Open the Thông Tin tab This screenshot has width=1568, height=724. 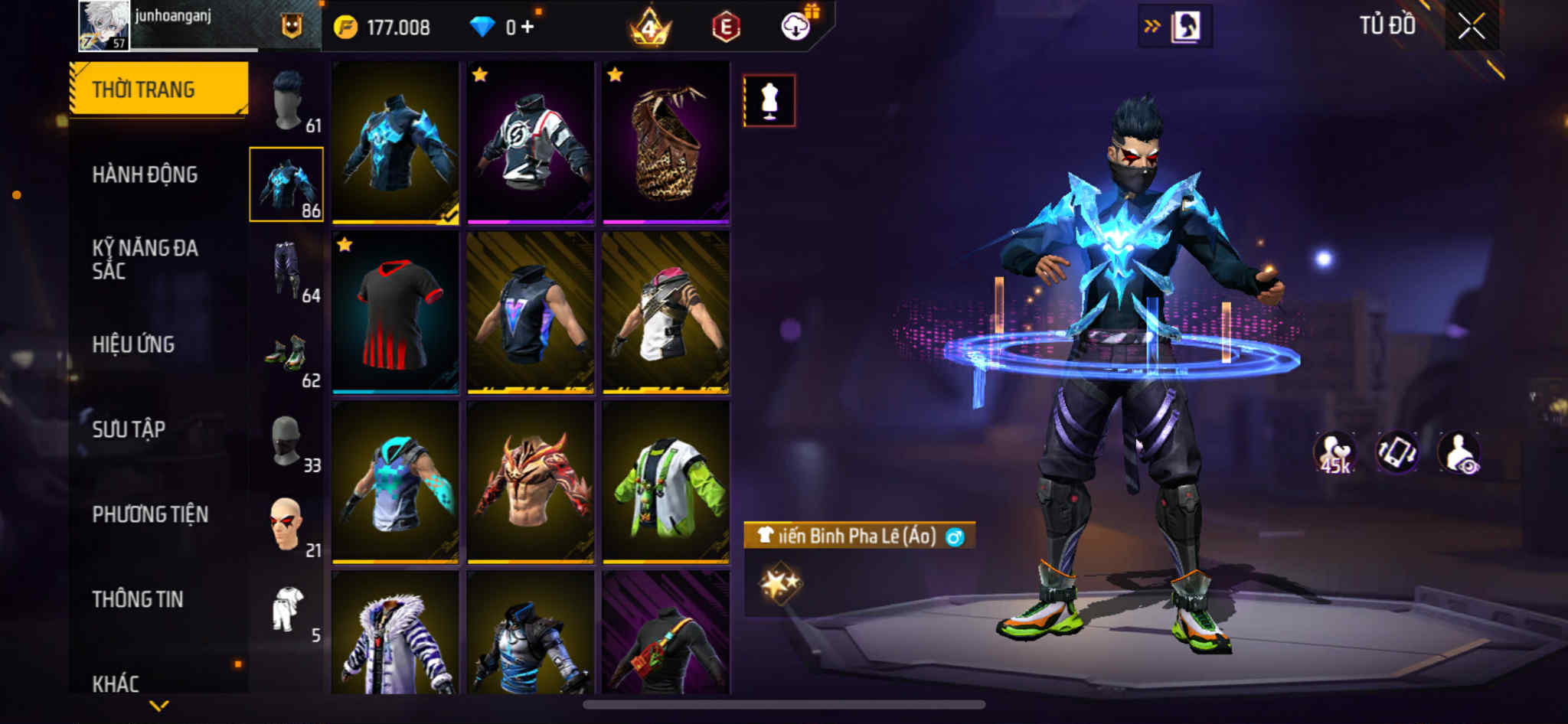tap(138, 599)
